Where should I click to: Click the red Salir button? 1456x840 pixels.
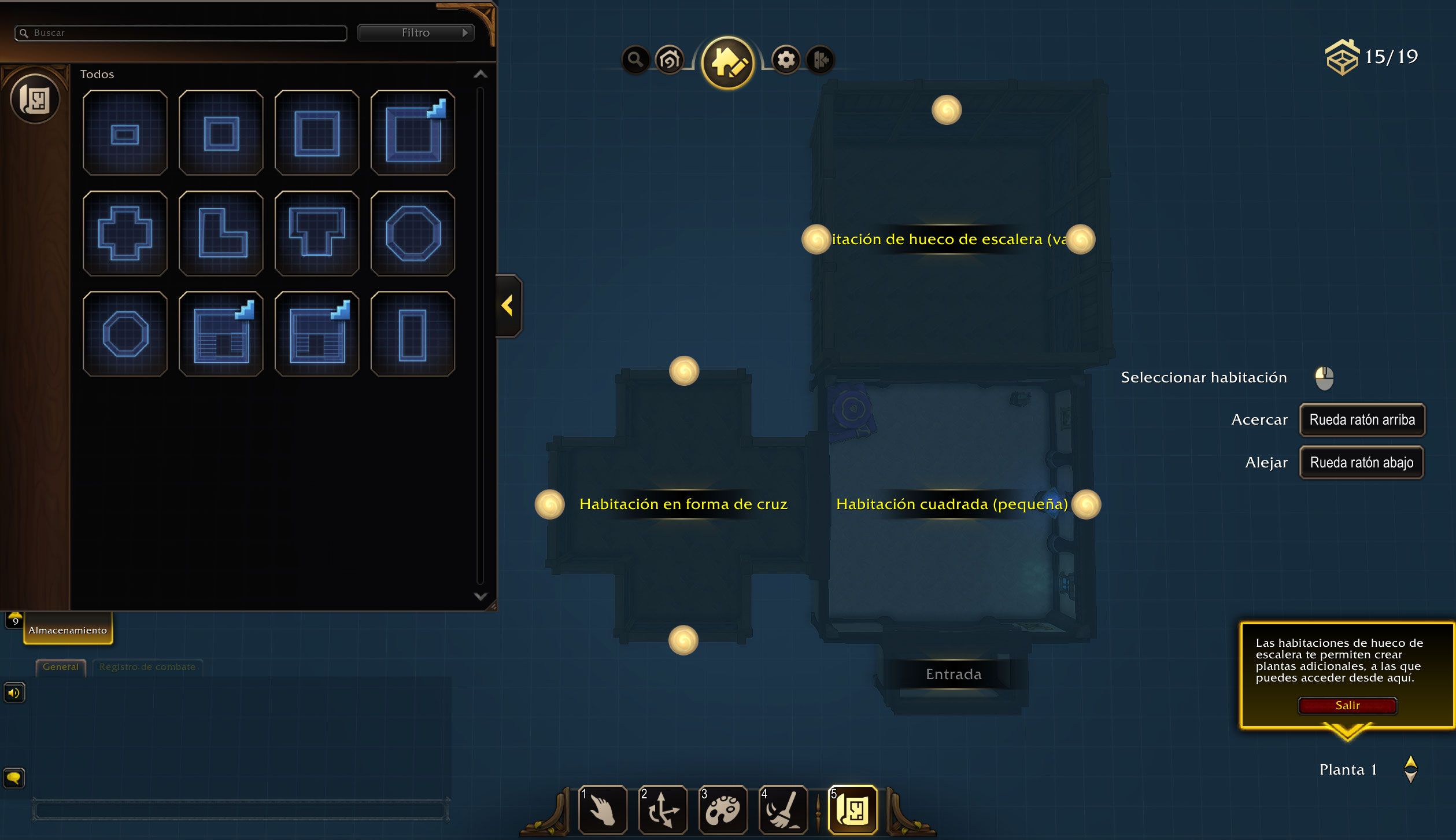click(x=1347, y=705)
